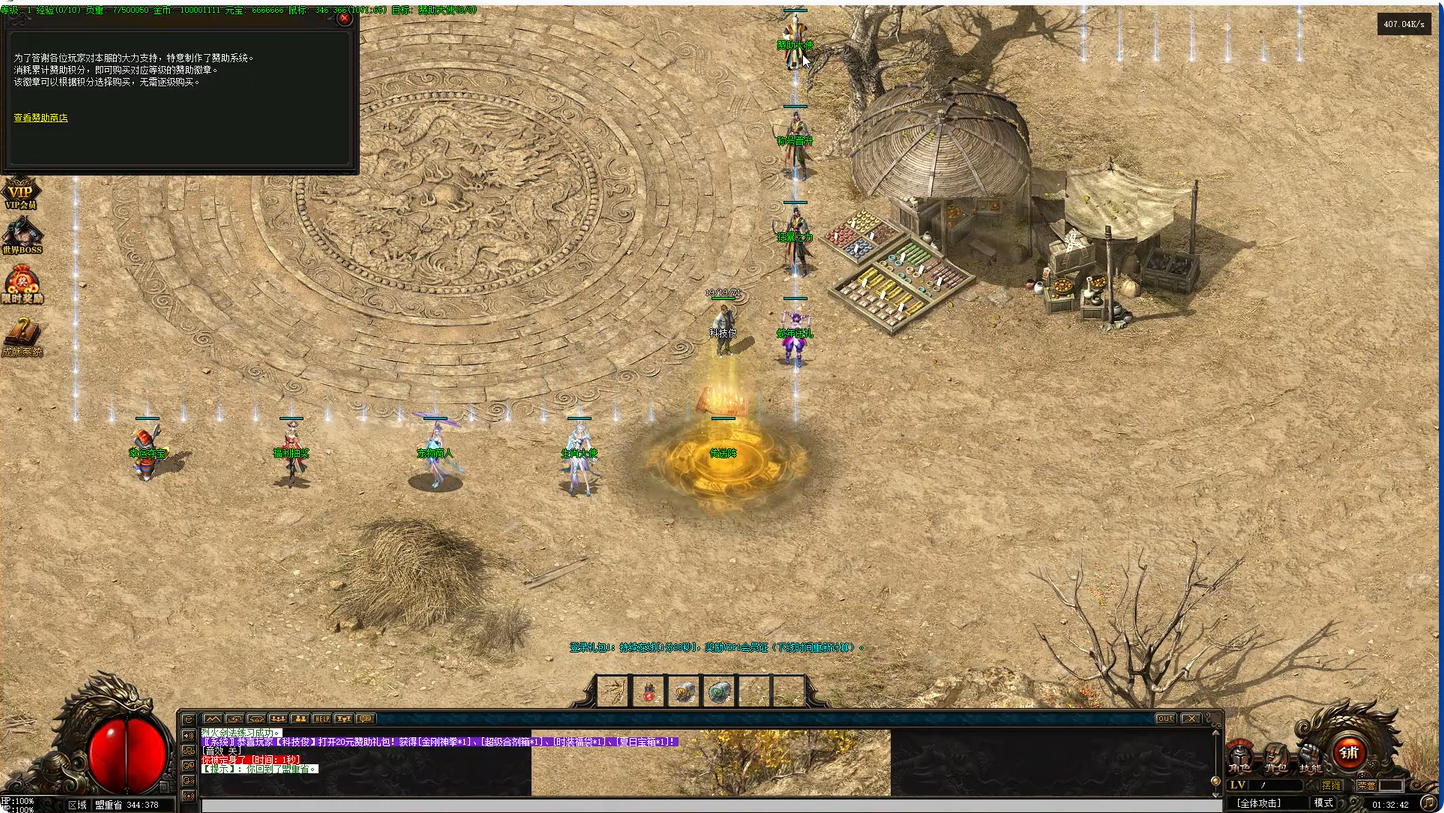
Task: Click the 荣誉 honor button
Action: [x=1366, y=786]
